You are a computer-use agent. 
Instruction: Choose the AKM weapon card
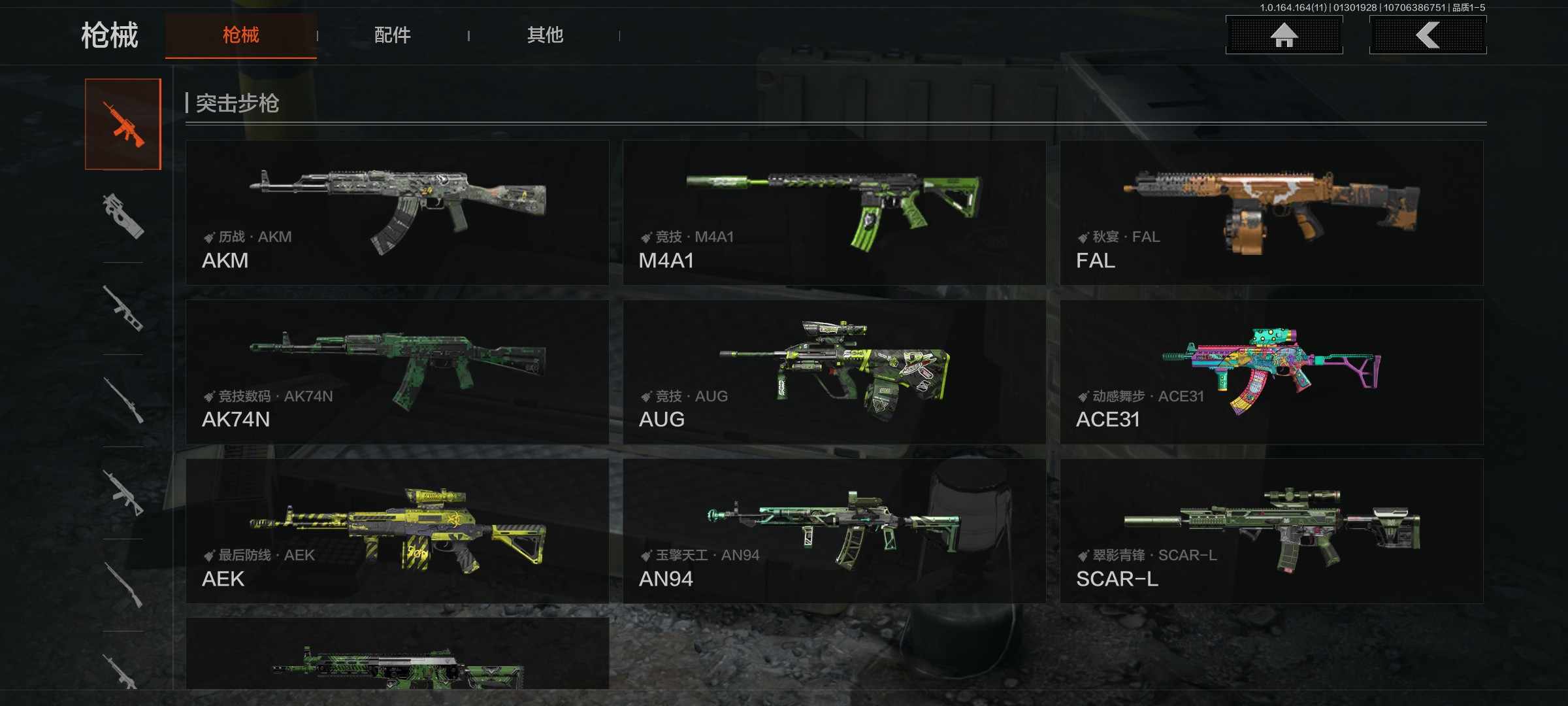pos(397,212)
